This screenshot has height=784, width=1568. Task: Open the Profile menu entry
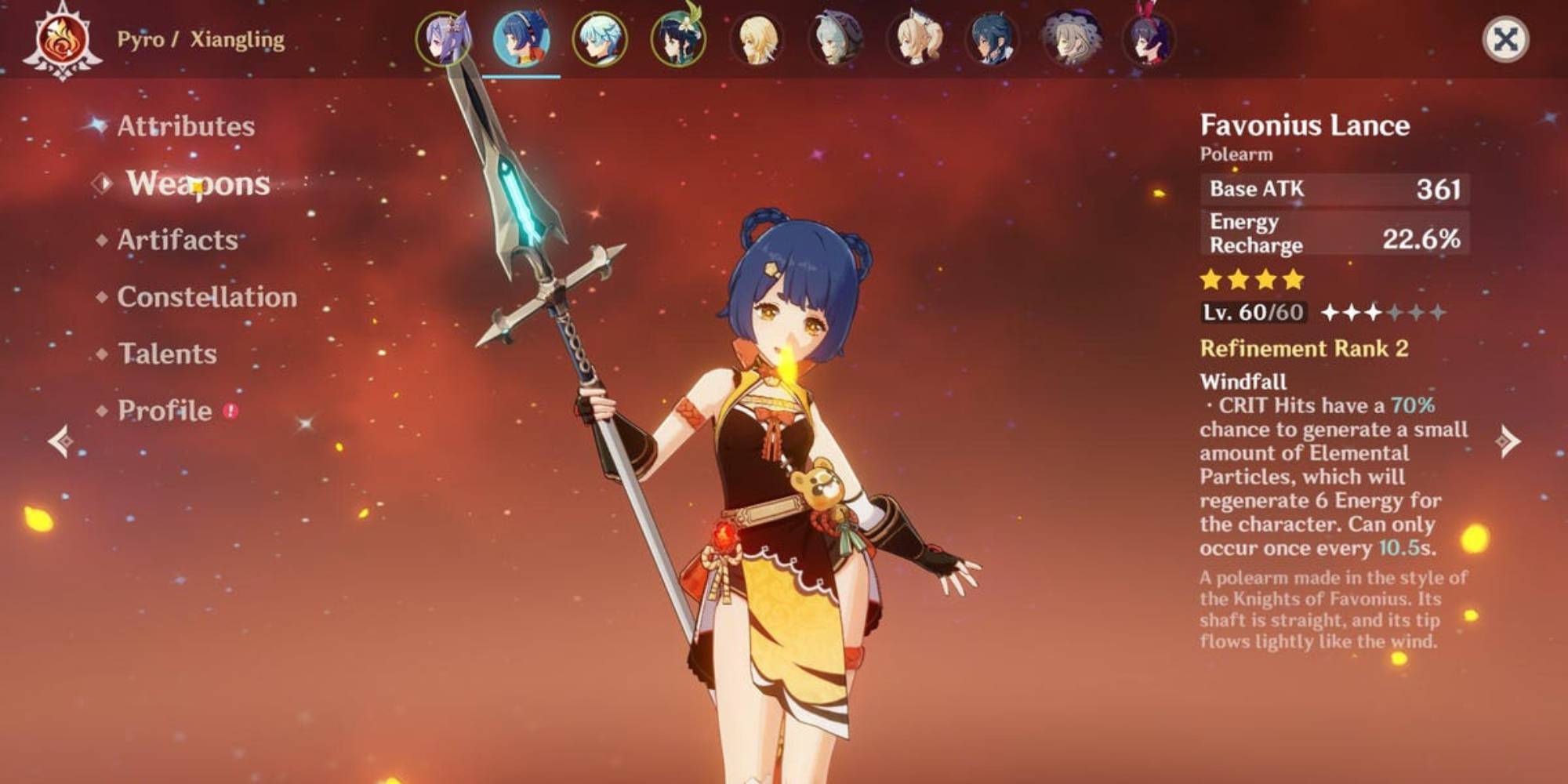[165, 411]
